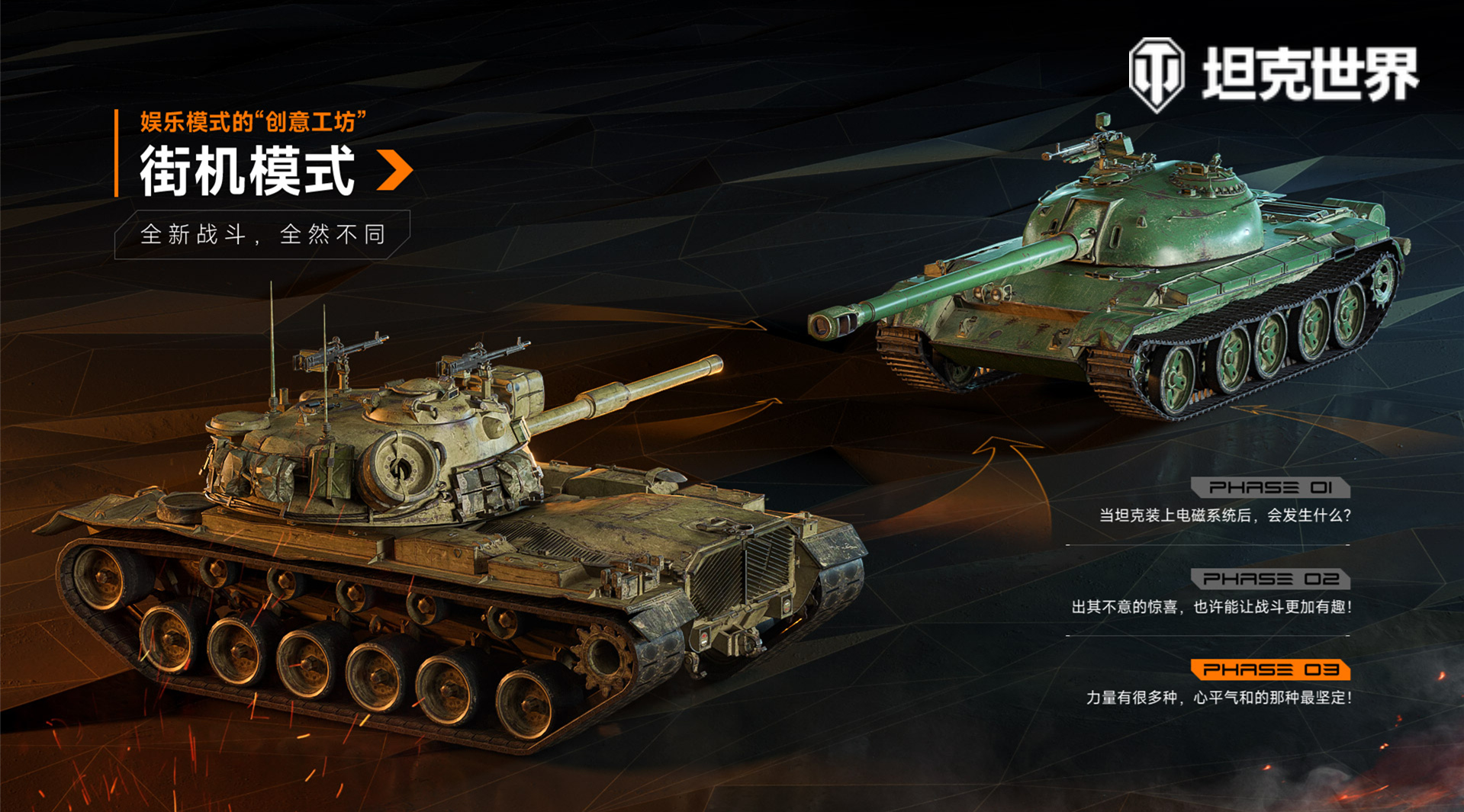Select the PHASE 01 tab
The height and width of the screenshot is (812, 1464).
(x=1270, y=487)
